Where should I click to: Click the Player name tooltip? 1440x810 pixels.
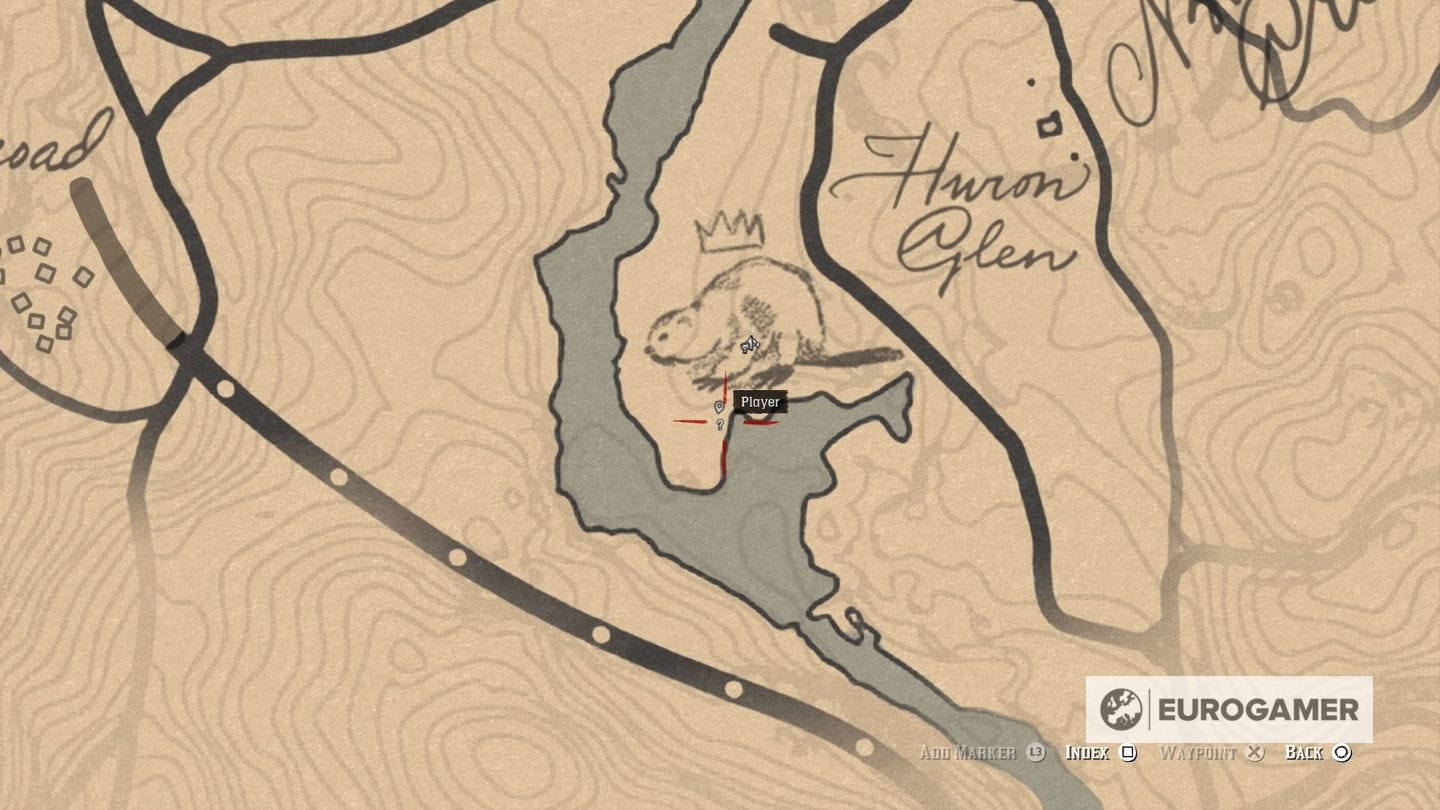[759, 401]
